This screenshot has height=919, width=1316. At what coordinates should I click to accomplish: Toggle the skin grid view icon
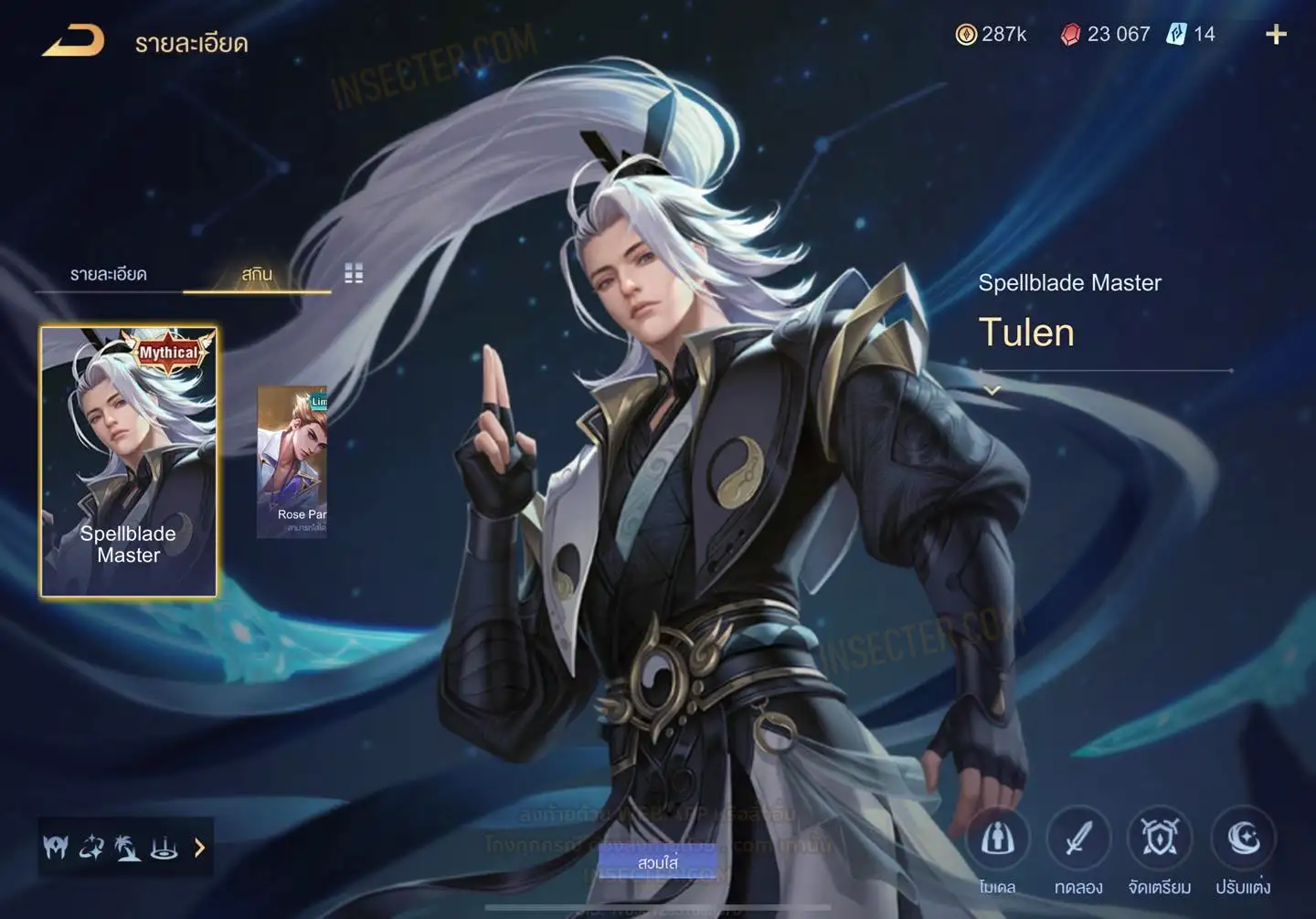[354, 273]
